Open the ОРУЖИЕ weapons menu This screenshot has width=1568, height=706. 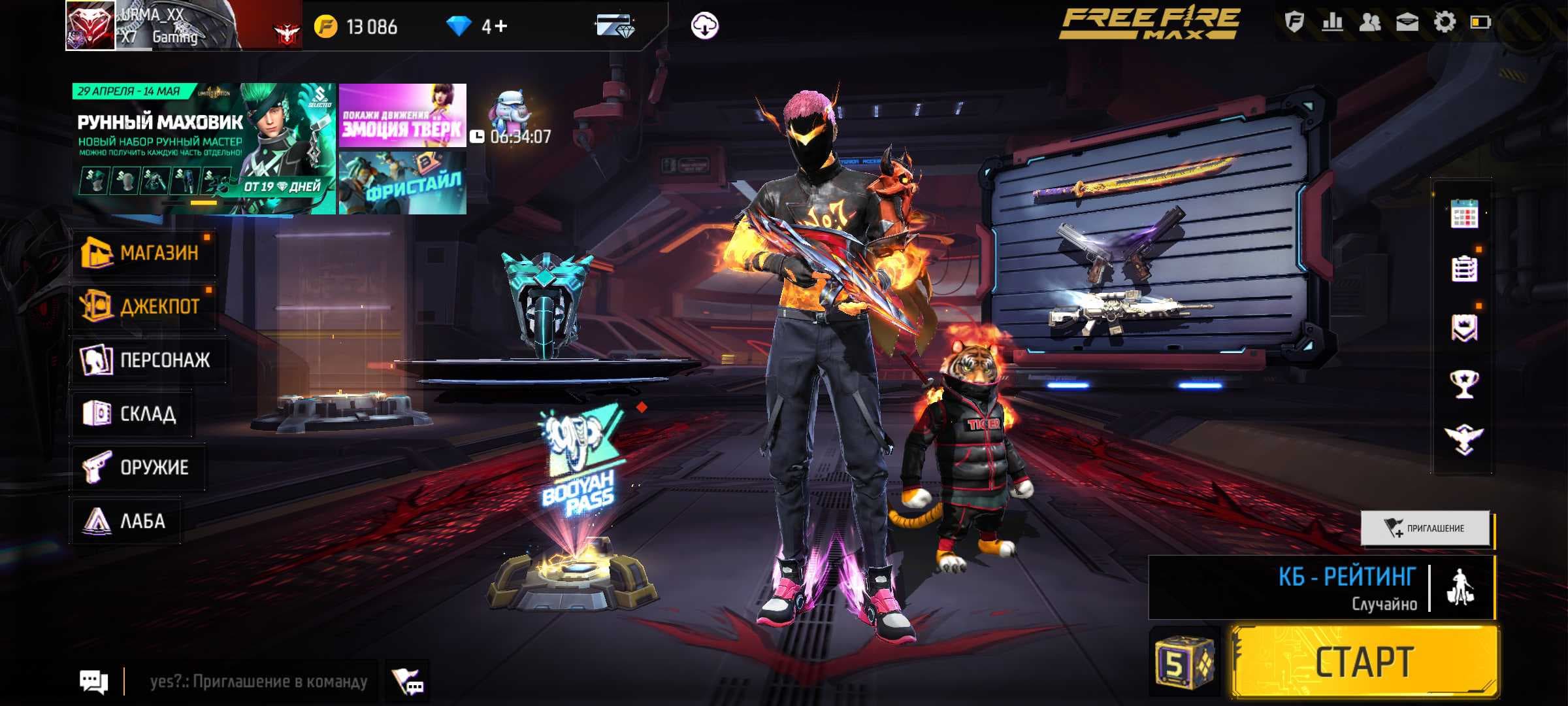pos(137,467)
